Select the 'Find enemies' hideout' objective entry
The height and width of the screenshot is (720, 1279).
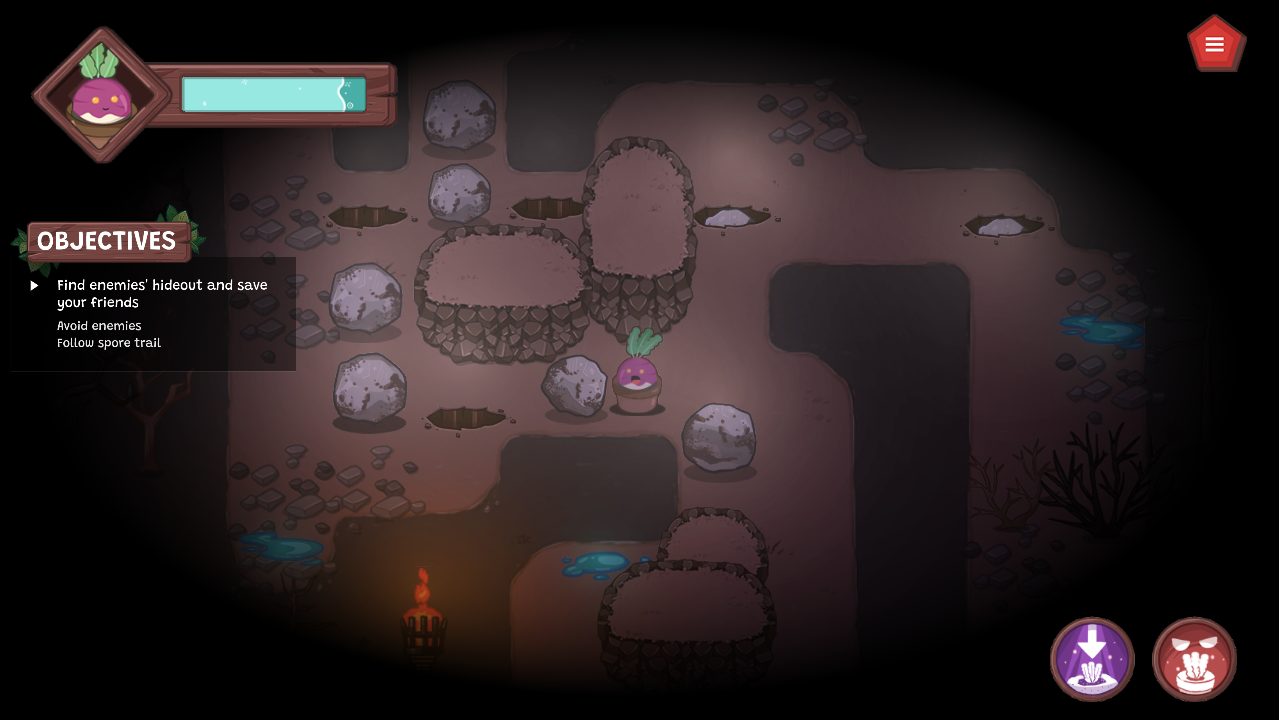[162, 293]
